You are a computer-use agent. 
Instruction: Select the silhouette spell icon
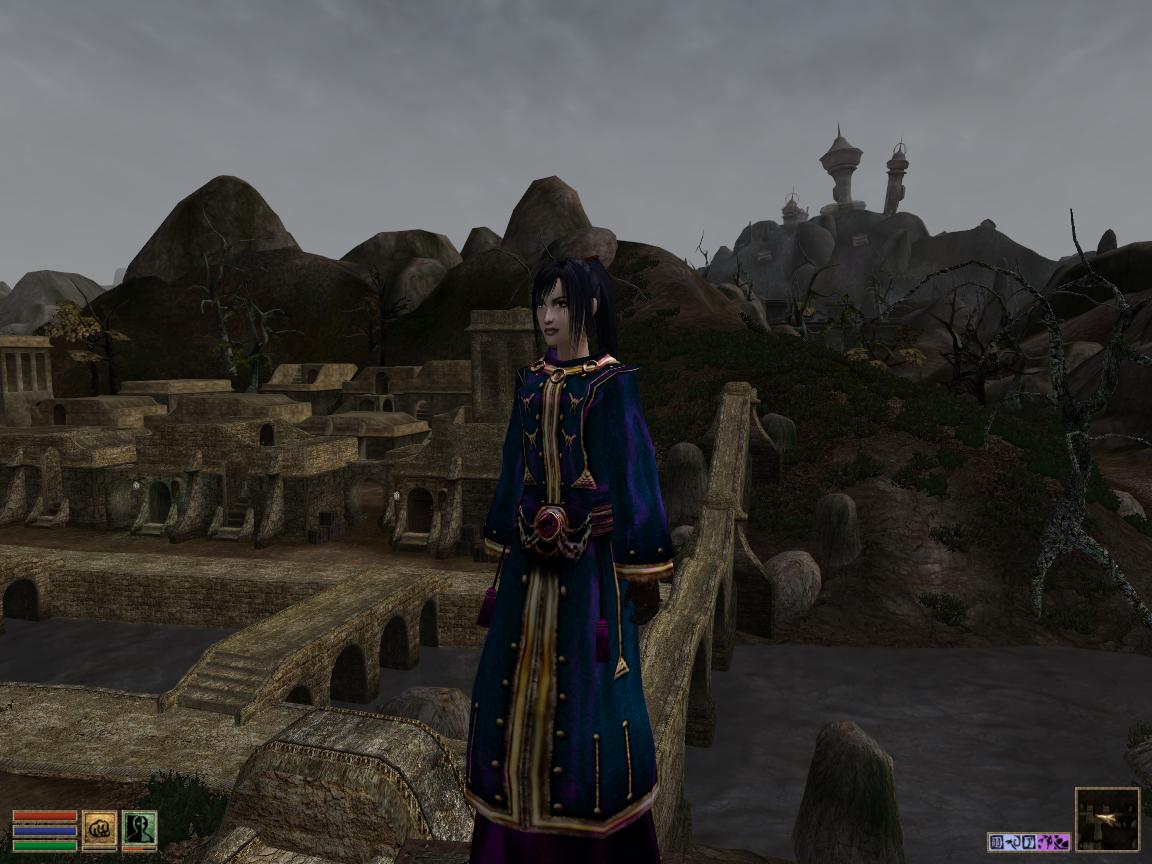139,830
